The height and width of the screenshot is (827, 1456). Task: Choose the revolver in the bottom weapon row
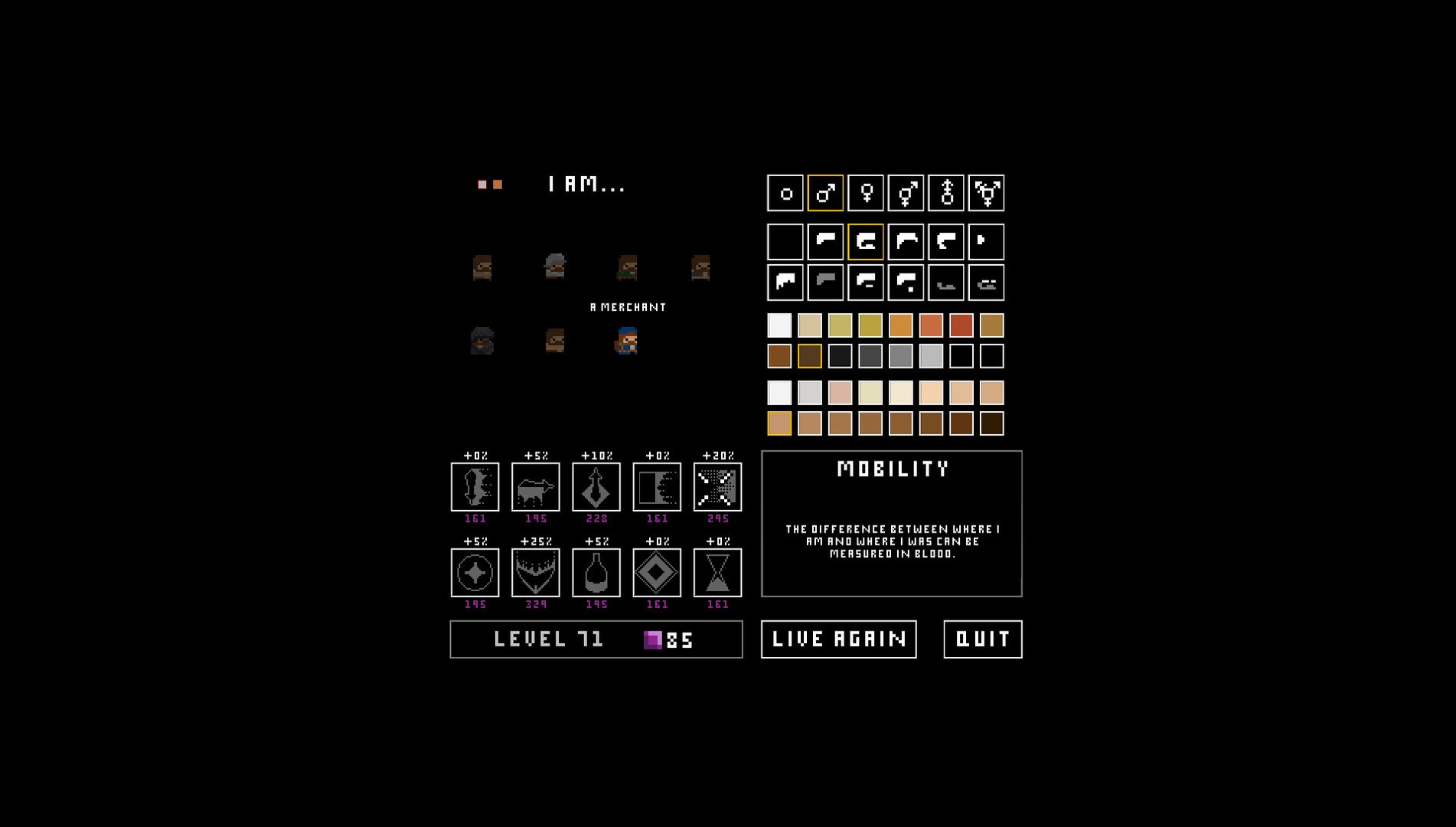coord(784,282)
